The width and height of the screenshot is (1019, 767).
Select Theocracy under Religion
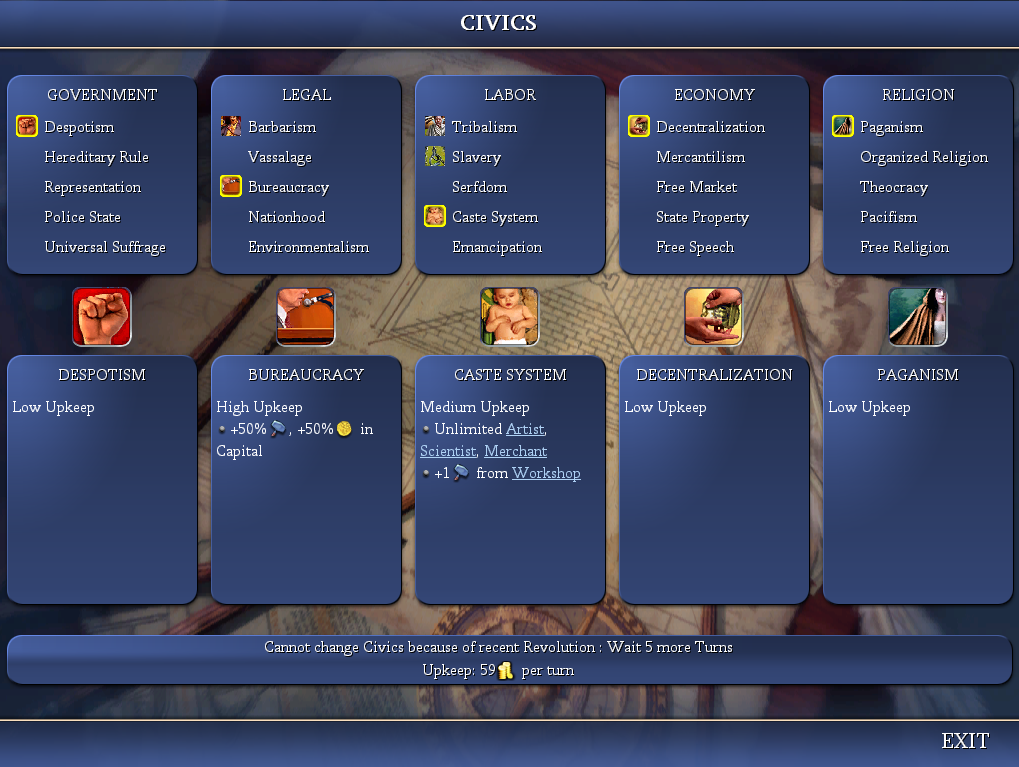[893, 187]
